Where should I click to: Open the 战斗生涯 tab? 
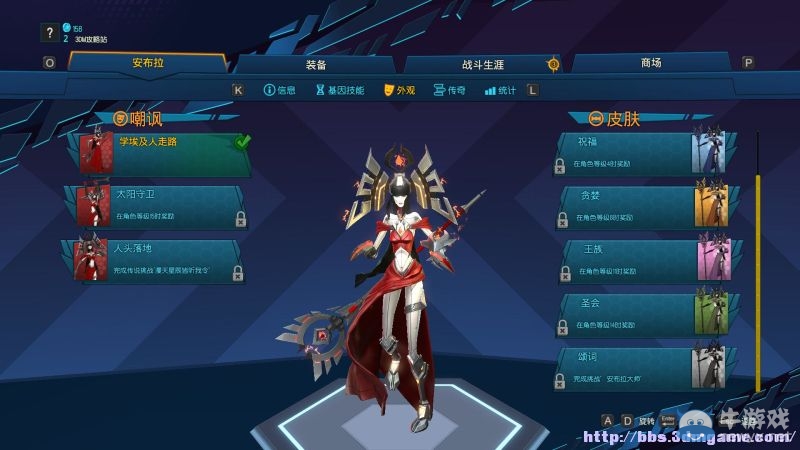(482, 64)
